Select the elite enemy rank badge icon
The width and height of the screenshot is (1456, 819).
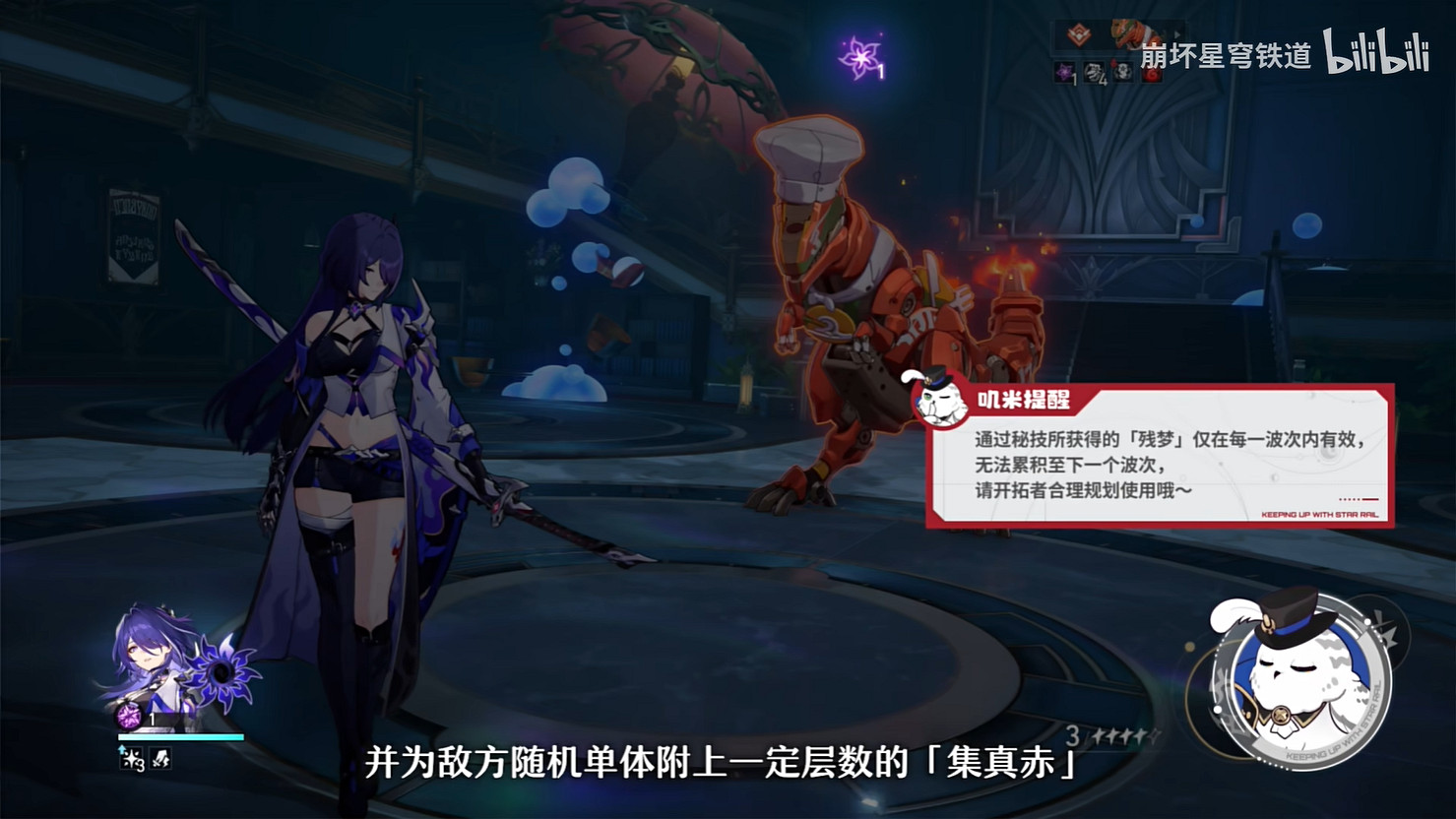1078,32
